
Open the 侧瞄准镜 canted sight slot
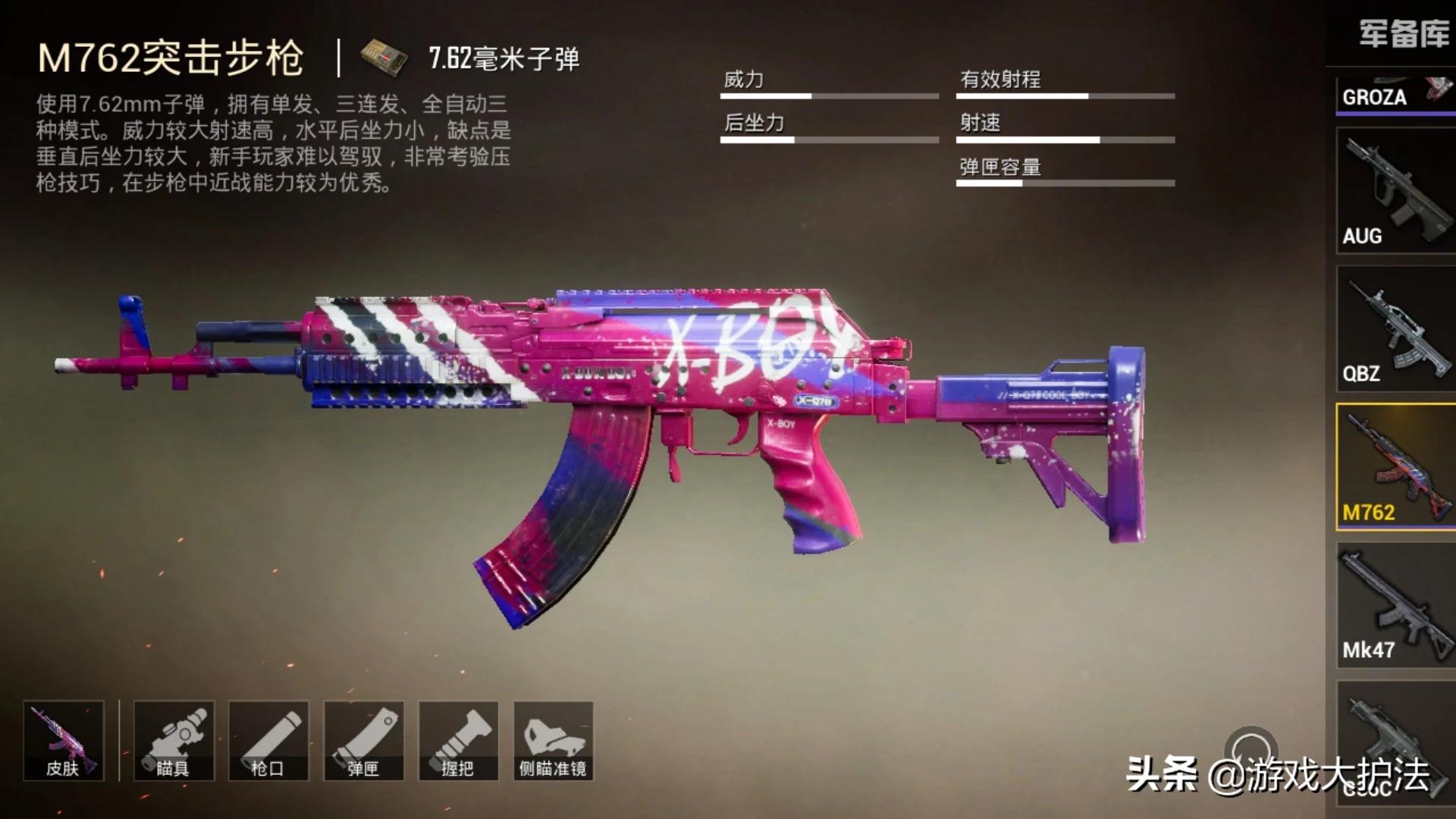coord(554,741)
